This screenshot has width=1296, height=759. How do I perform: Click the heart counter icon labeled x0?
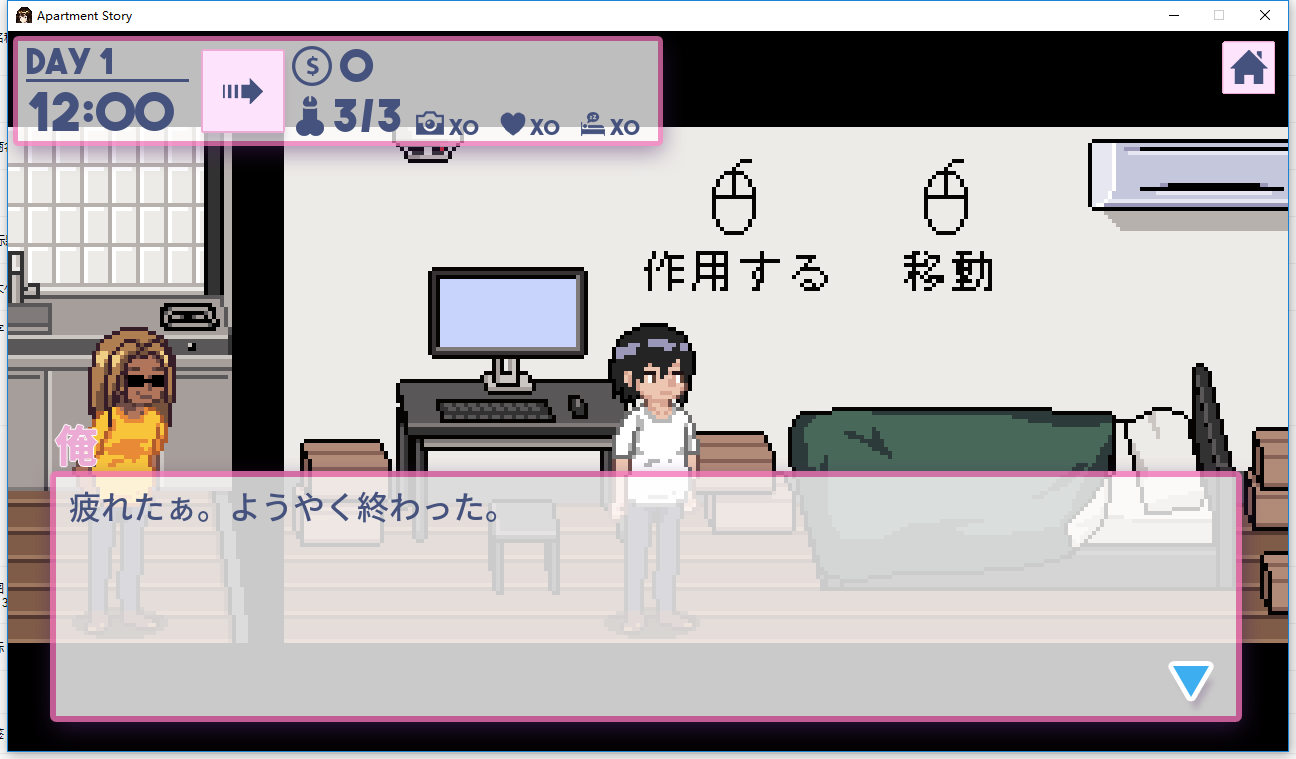(x=512, y=124)
